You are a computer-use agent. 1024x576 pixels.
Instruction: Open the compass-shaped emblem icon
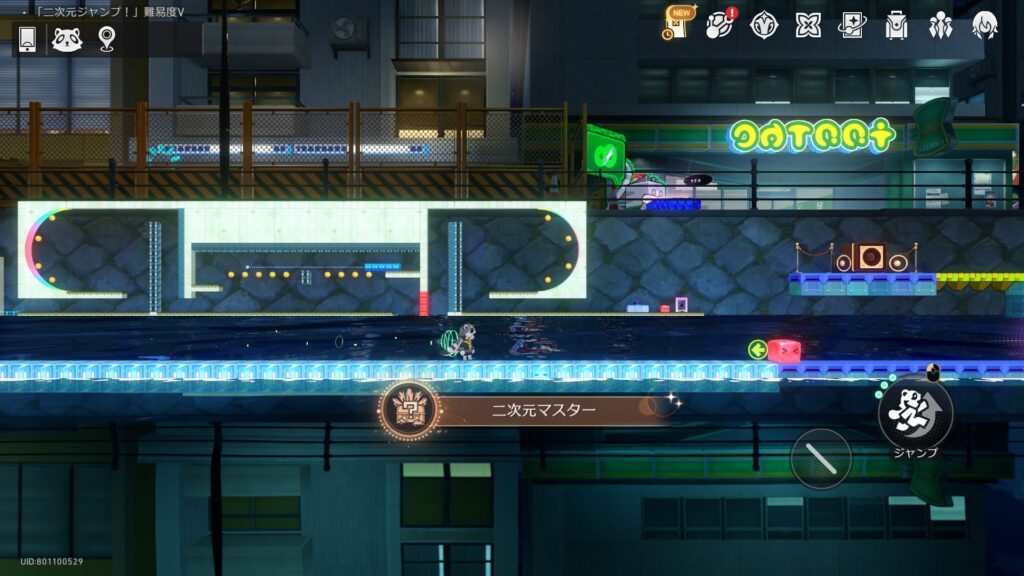[x=764, y=25]
